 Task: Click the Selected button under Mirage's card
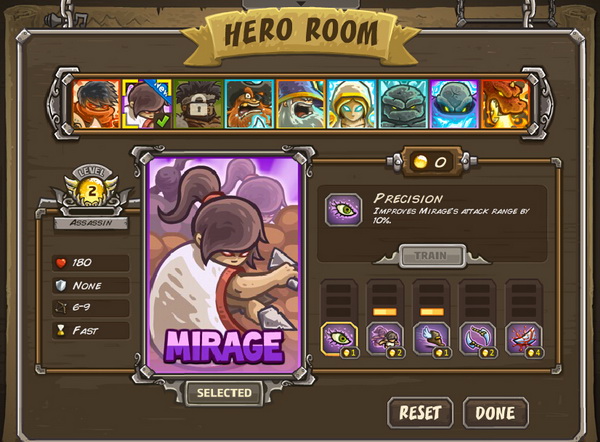point(223,393)
